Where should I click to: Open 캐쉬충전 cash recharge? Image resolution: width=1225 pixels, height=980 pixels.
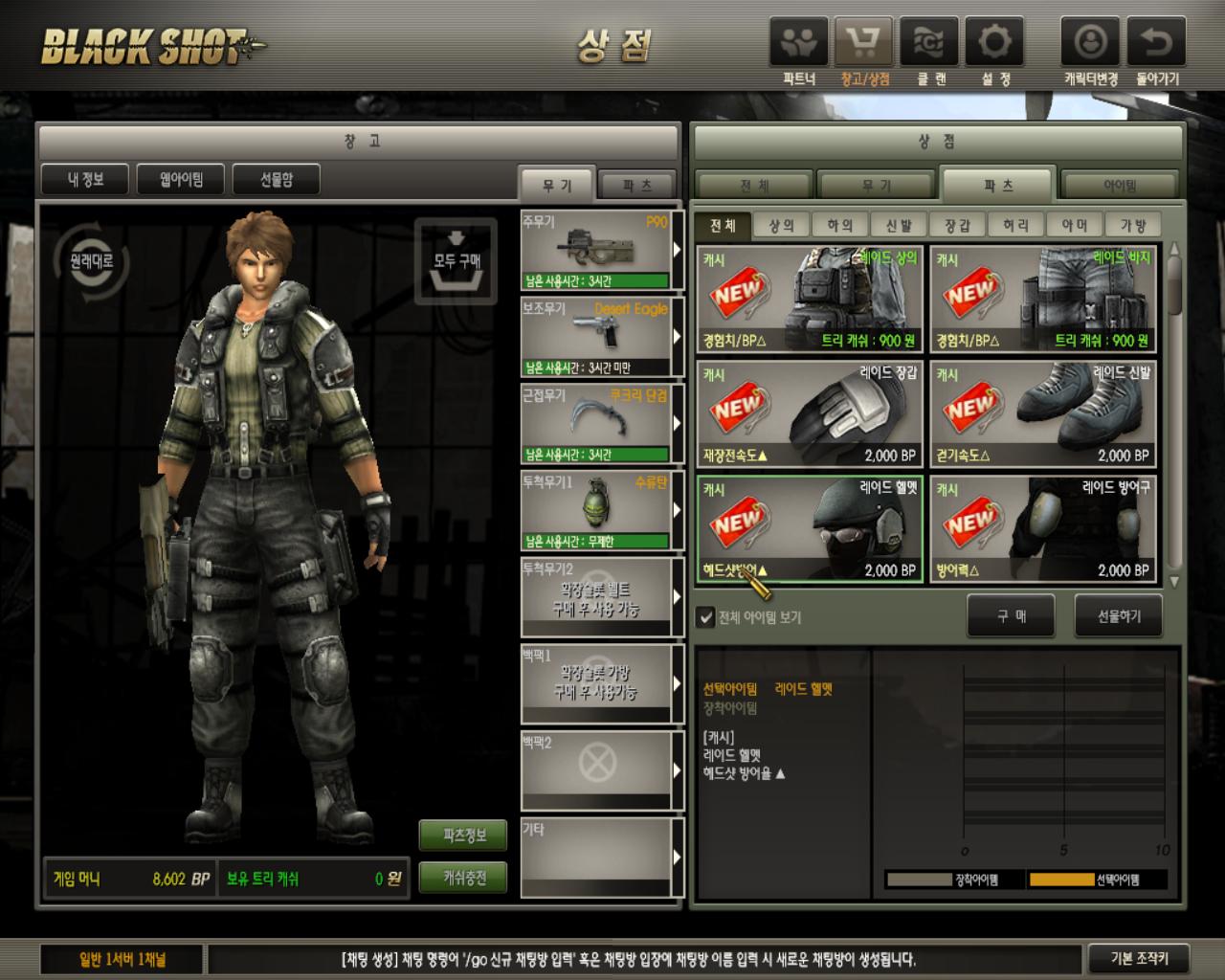pos(464,878)
